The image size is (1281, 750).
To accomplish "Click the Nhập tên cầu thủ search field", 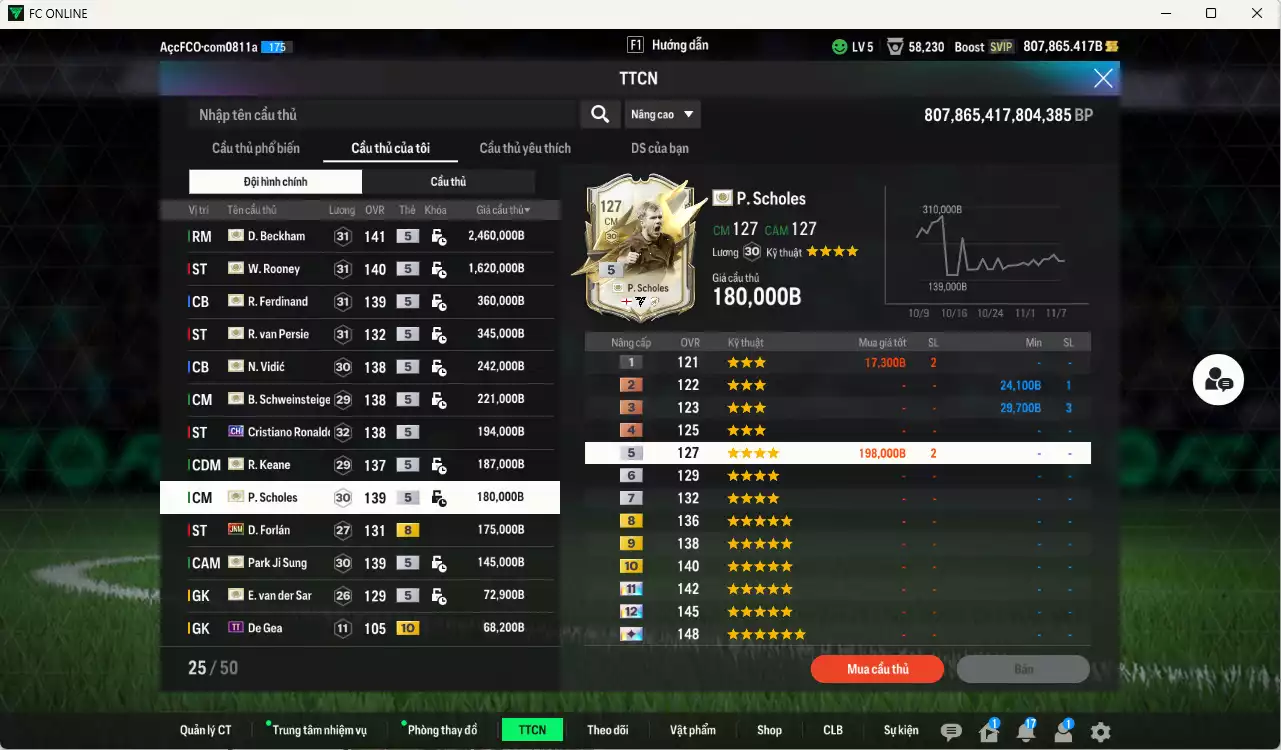I will (380, 114).
